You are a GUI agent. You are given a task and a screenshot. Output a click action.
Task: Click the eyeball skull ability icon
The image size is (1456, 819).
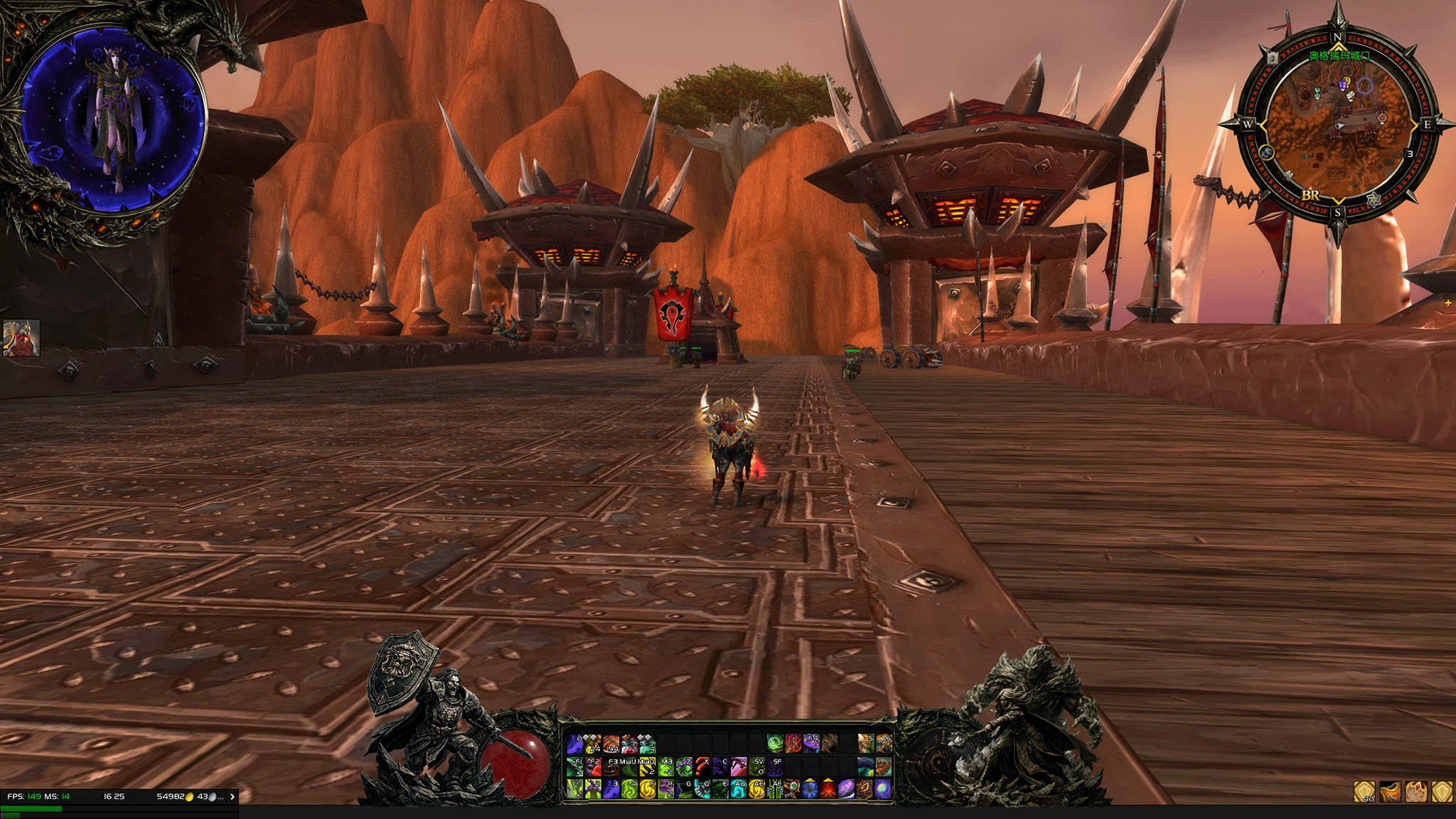[x=793, y=788]
